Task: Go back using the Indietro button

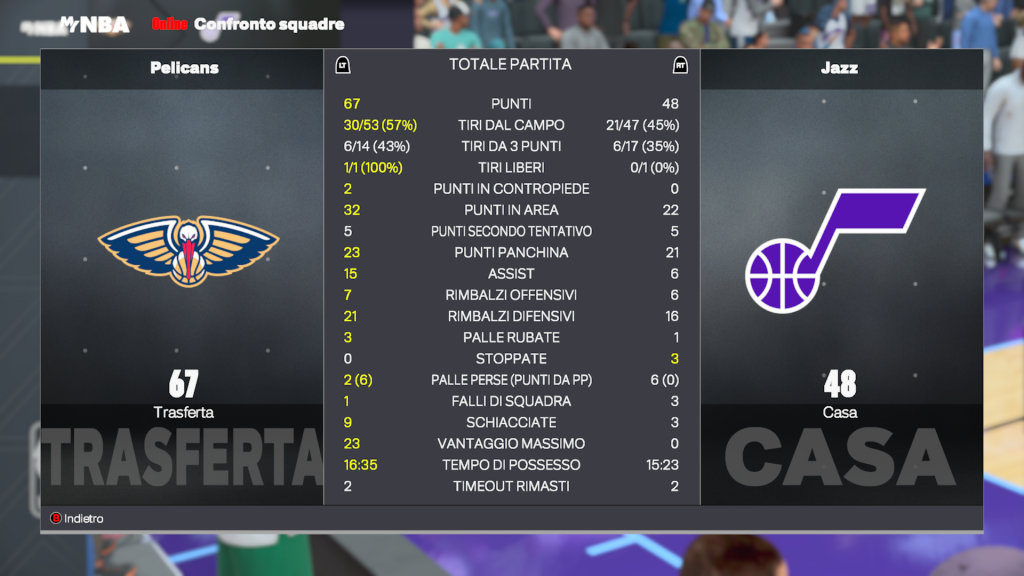Action: (78, 519)
